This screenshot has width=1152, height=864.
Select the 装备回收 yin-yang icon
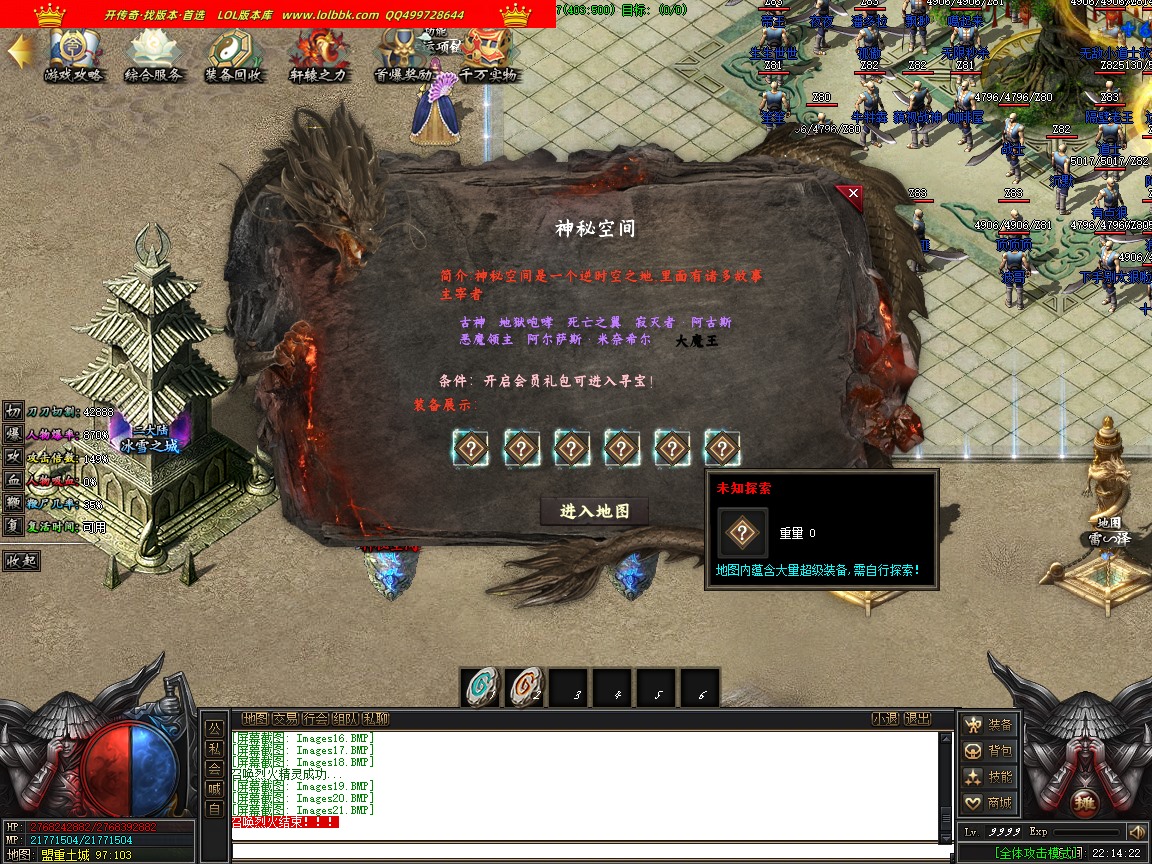click(x=234, y=56)
